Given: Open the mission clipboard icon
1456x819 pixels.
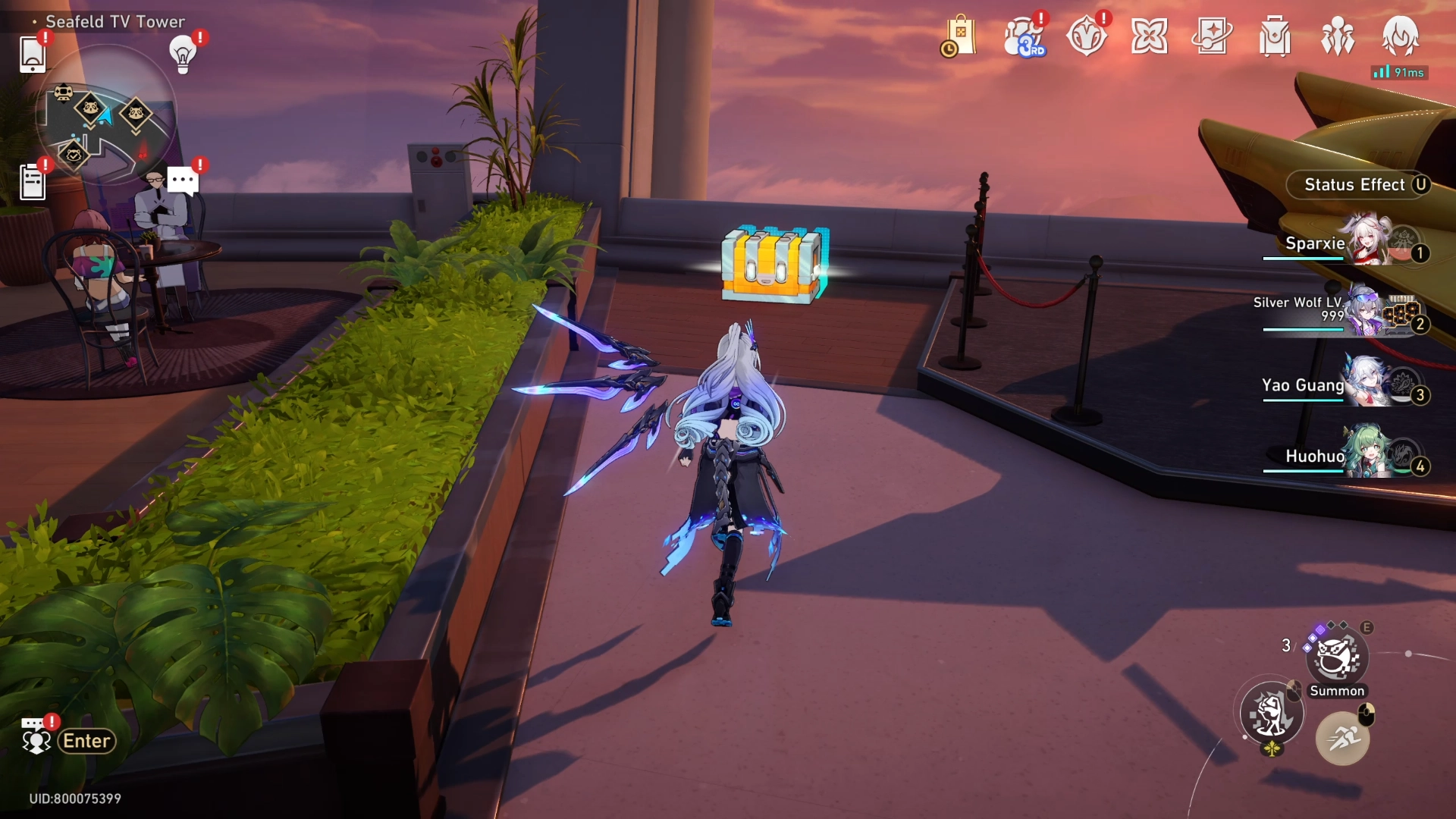Looking at the screenshot, I should [x=32, y=182].
